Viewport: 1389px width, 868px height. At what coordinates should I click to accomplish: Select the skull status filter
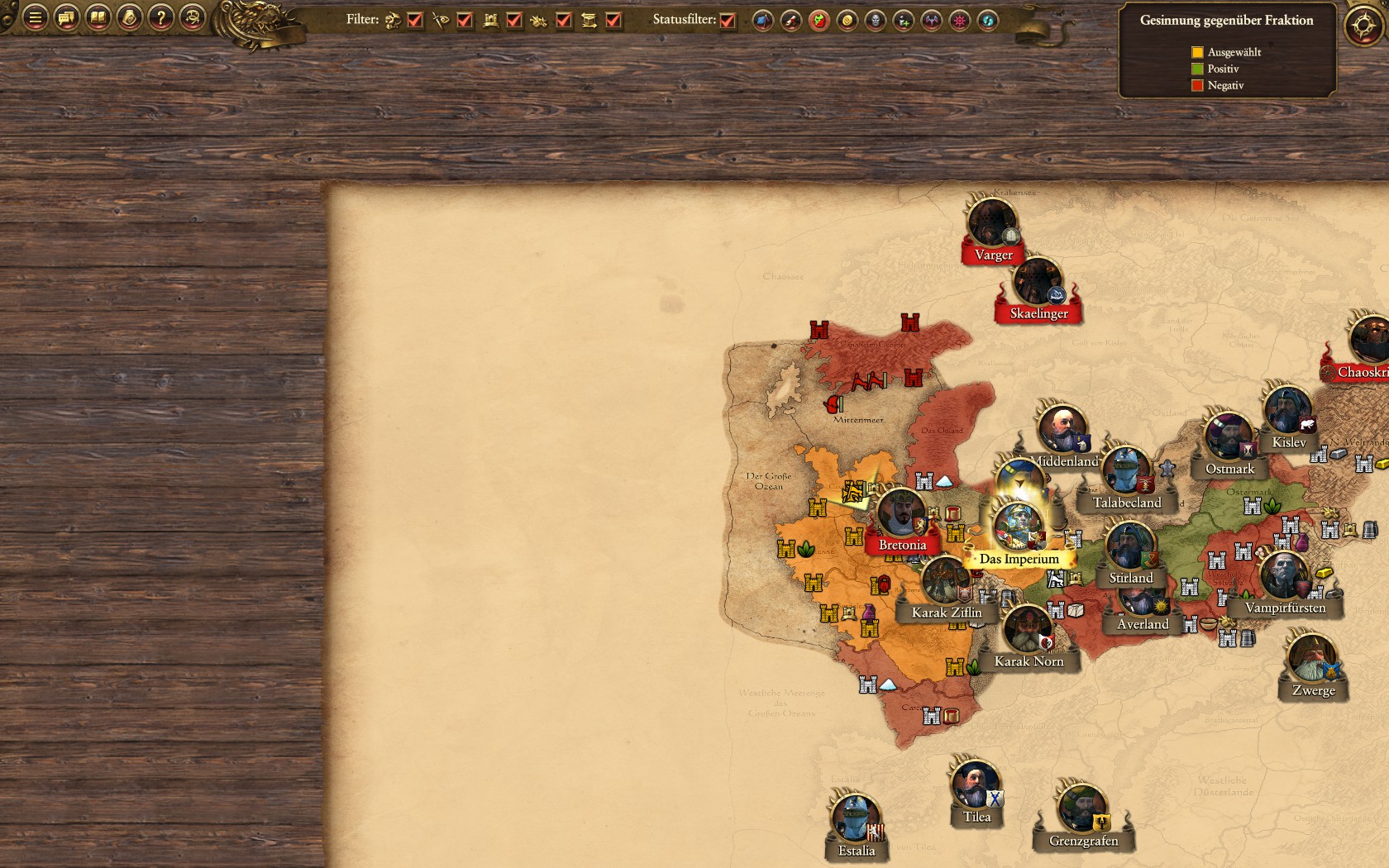[x=875, y=21]
